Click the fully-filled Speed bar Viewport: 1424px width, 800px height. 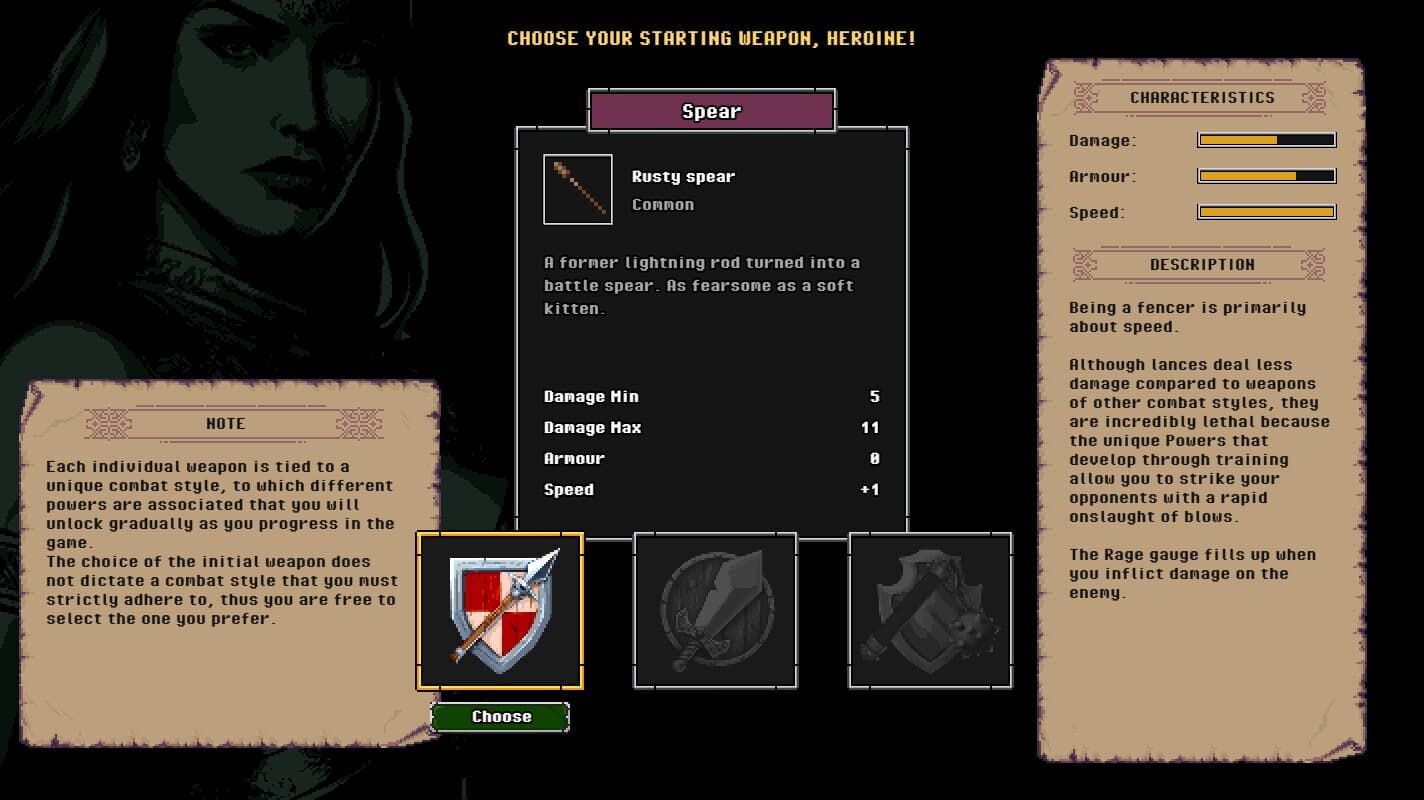[1267, 212]
